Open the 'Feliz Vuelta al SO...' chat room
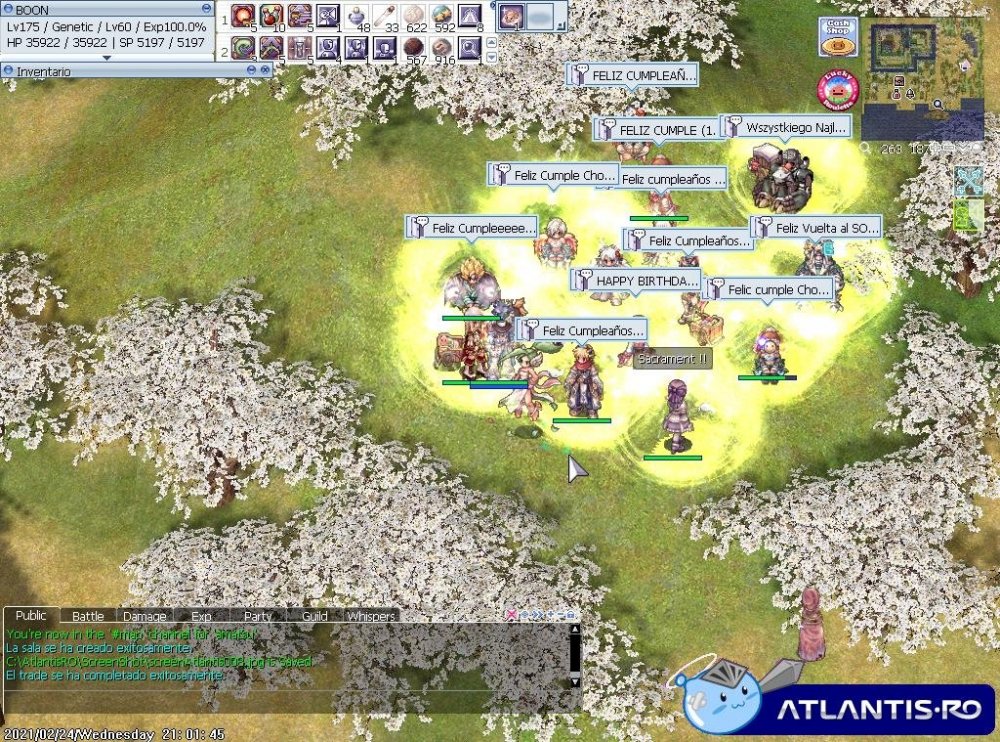The image size is (1000, 742). [x=816, y=228]
